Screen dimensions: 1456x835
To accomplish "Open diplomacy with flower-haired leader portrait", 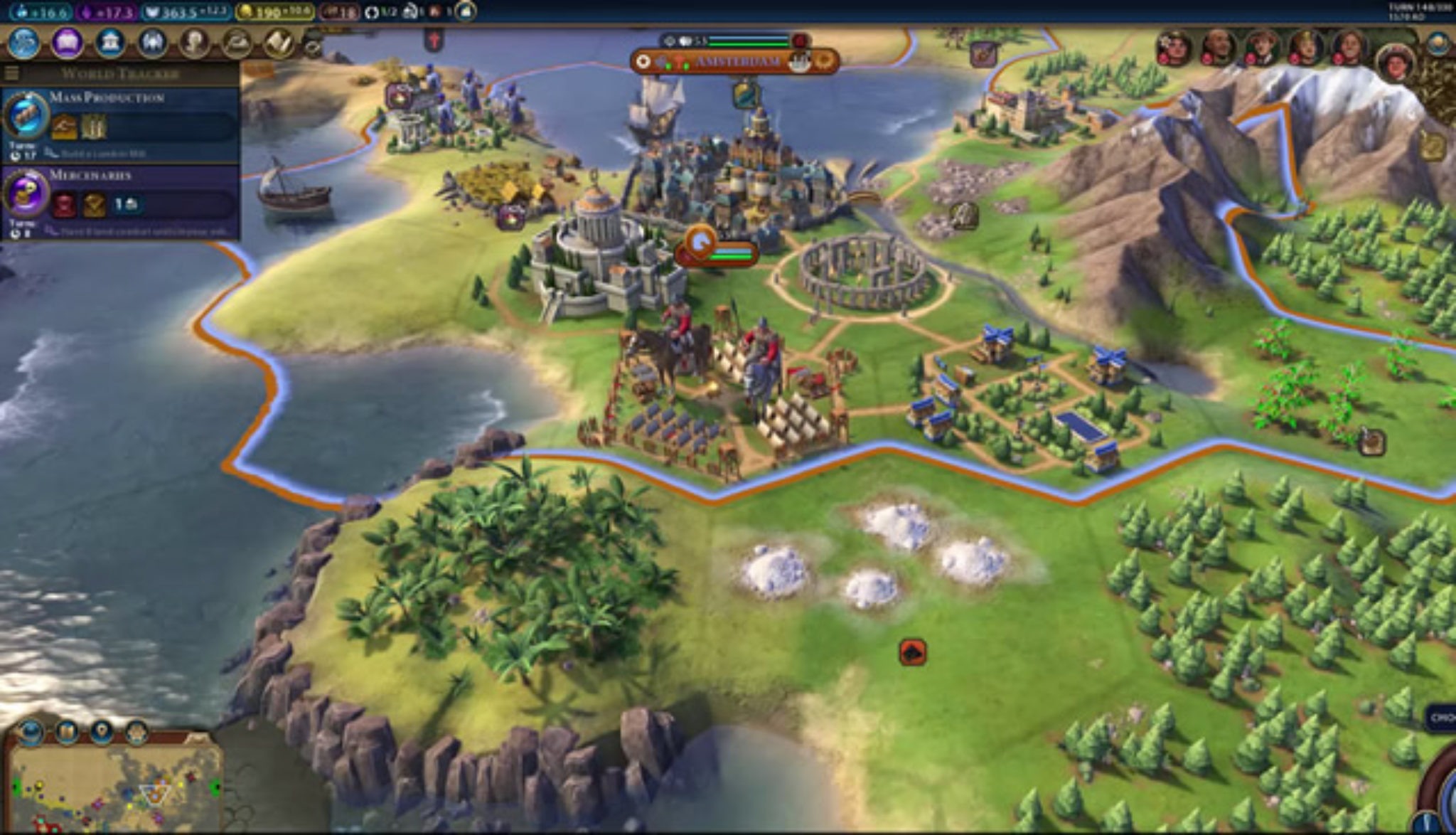I will [1174, 47].
